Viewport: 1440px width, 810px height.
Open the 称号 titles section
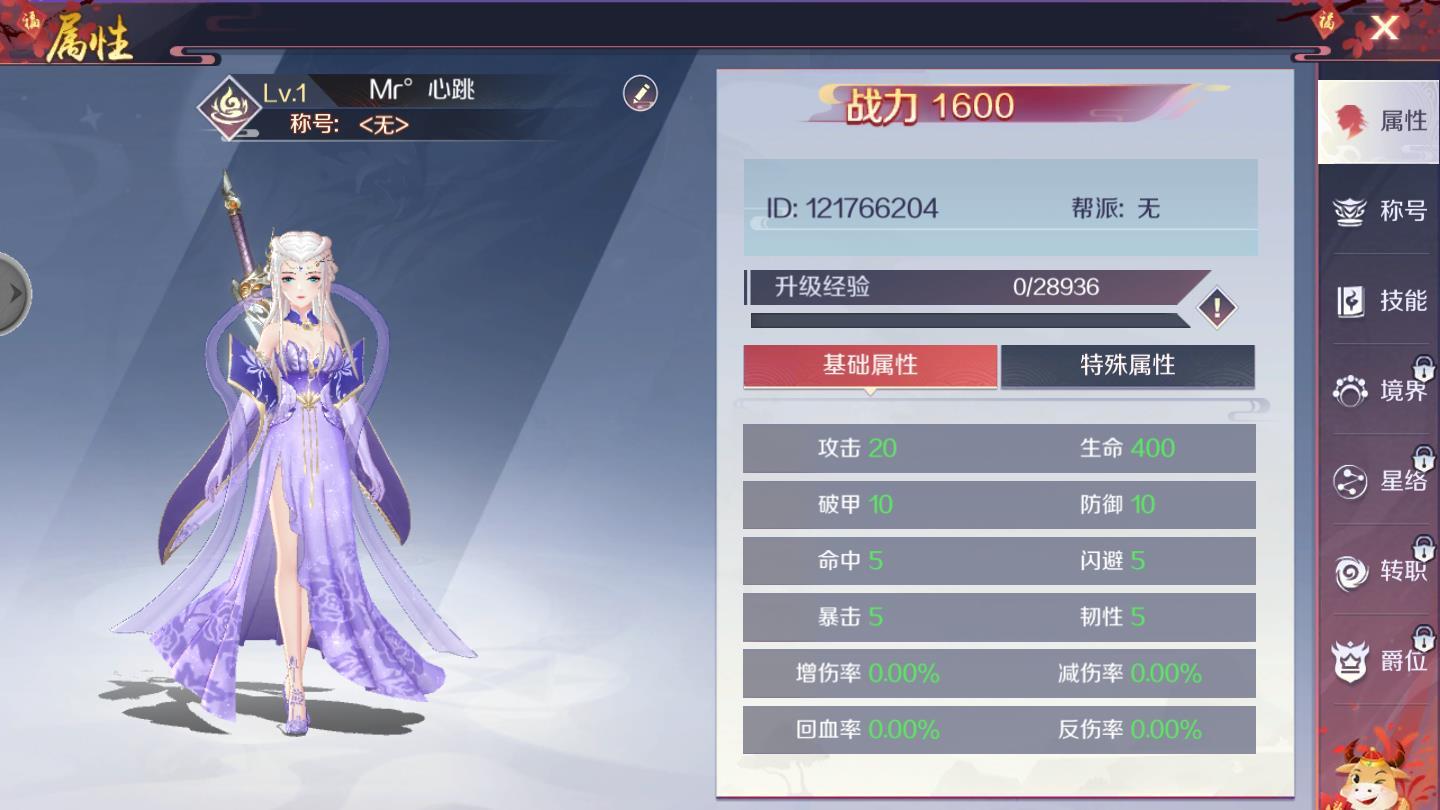[1378, 211]
